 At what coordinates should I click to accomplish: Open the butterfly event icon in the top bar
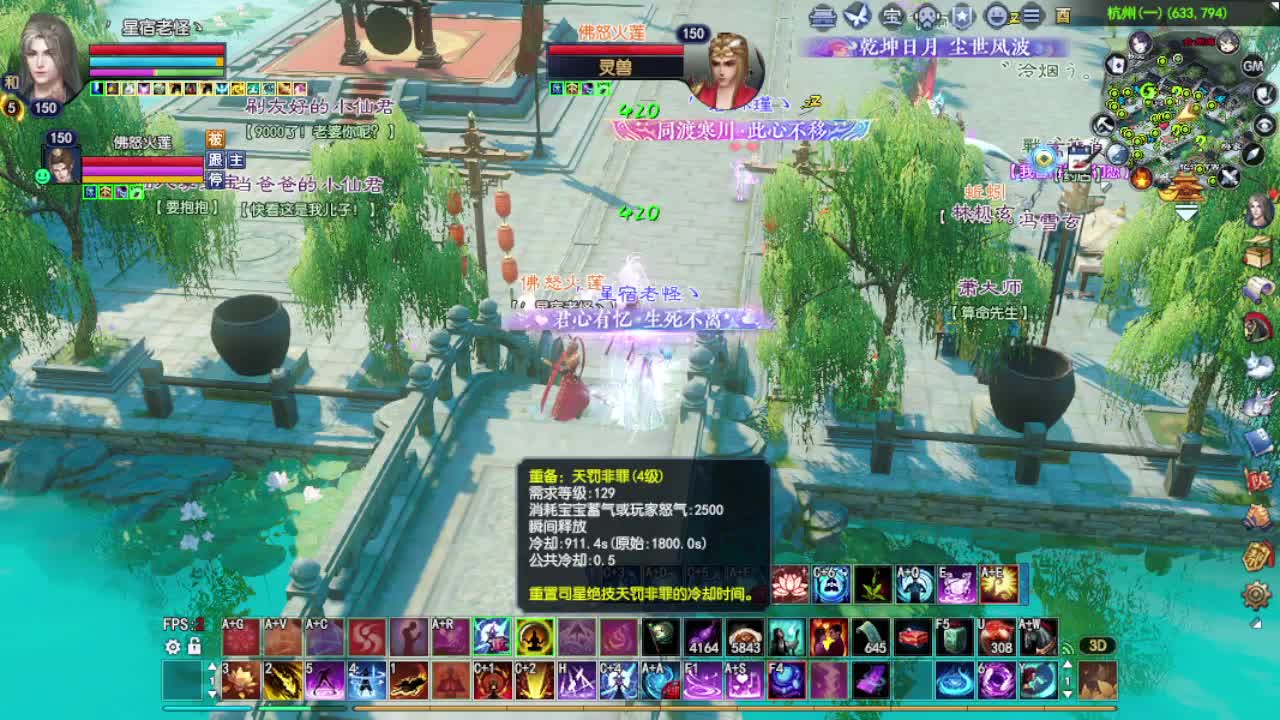click(856, 16)
